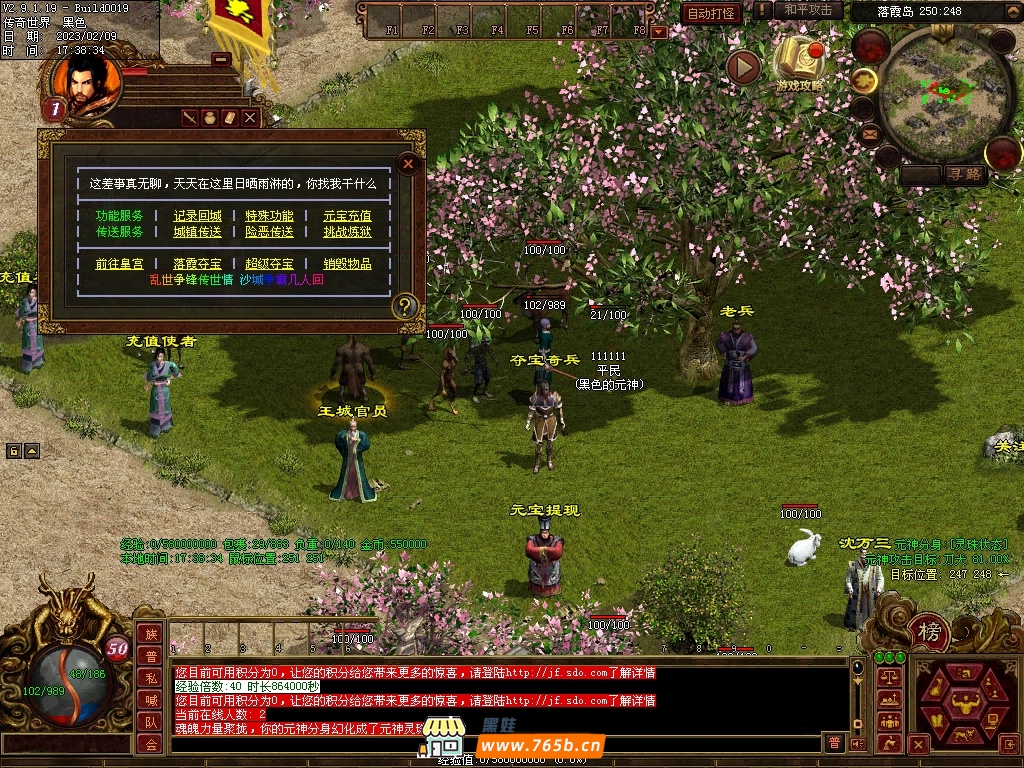Viewport: 1024px width, 768px height.
Task: Open the 元宝充值 recharge option
Action: tap(347, 215)
